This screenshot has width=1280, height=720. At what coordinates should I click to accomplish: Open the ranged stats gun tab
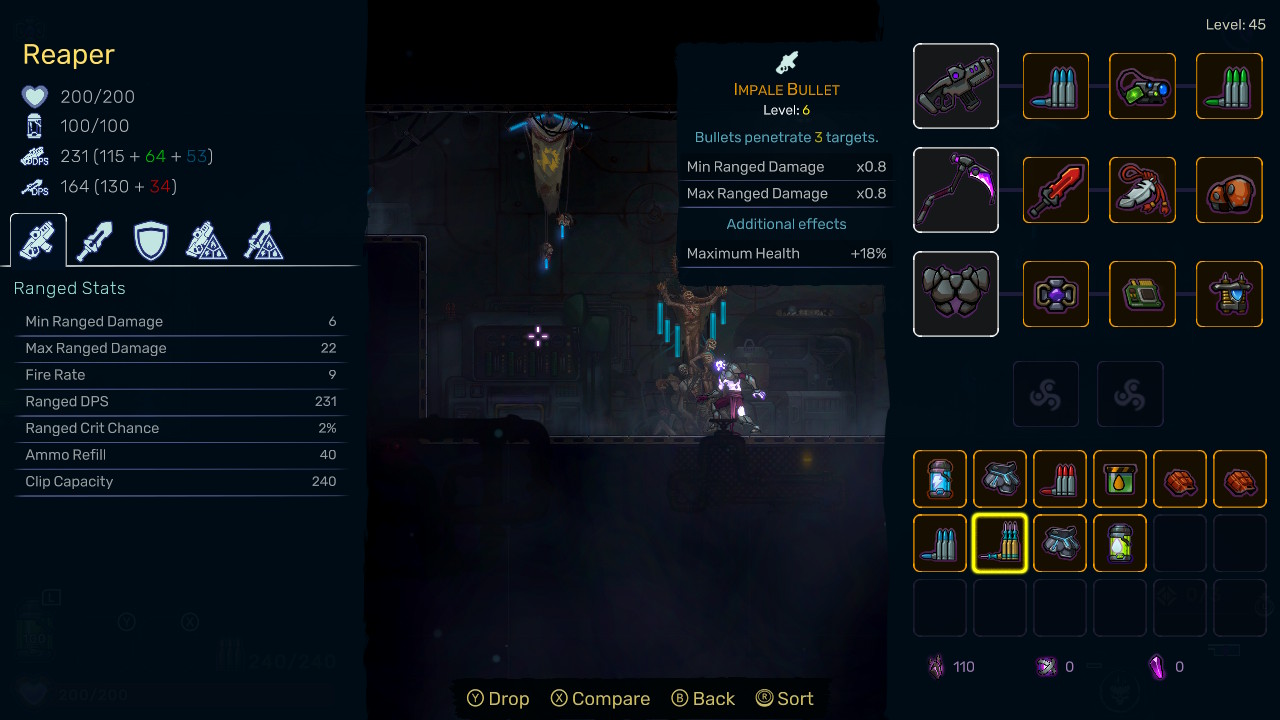[x=38, y=241]
